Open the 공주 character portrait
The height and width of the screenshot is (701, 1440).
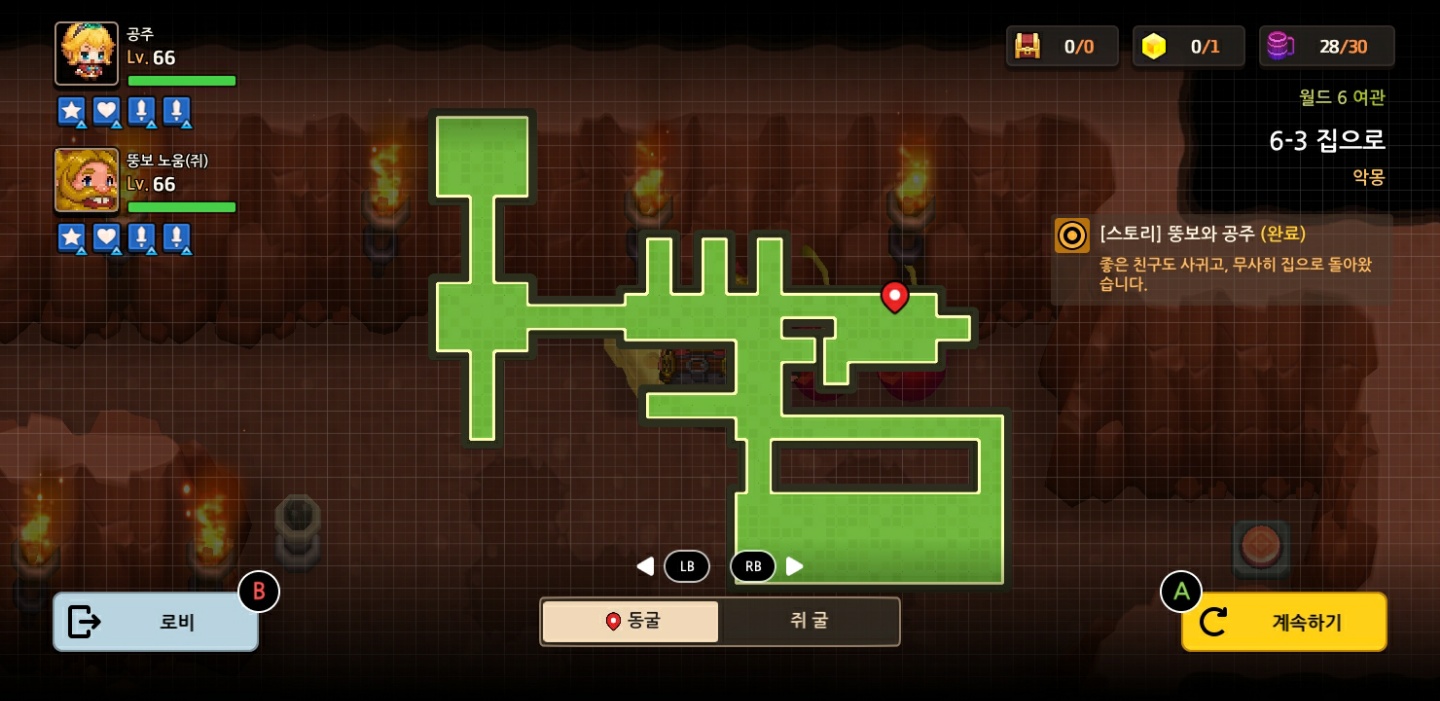tap(86, 53)
